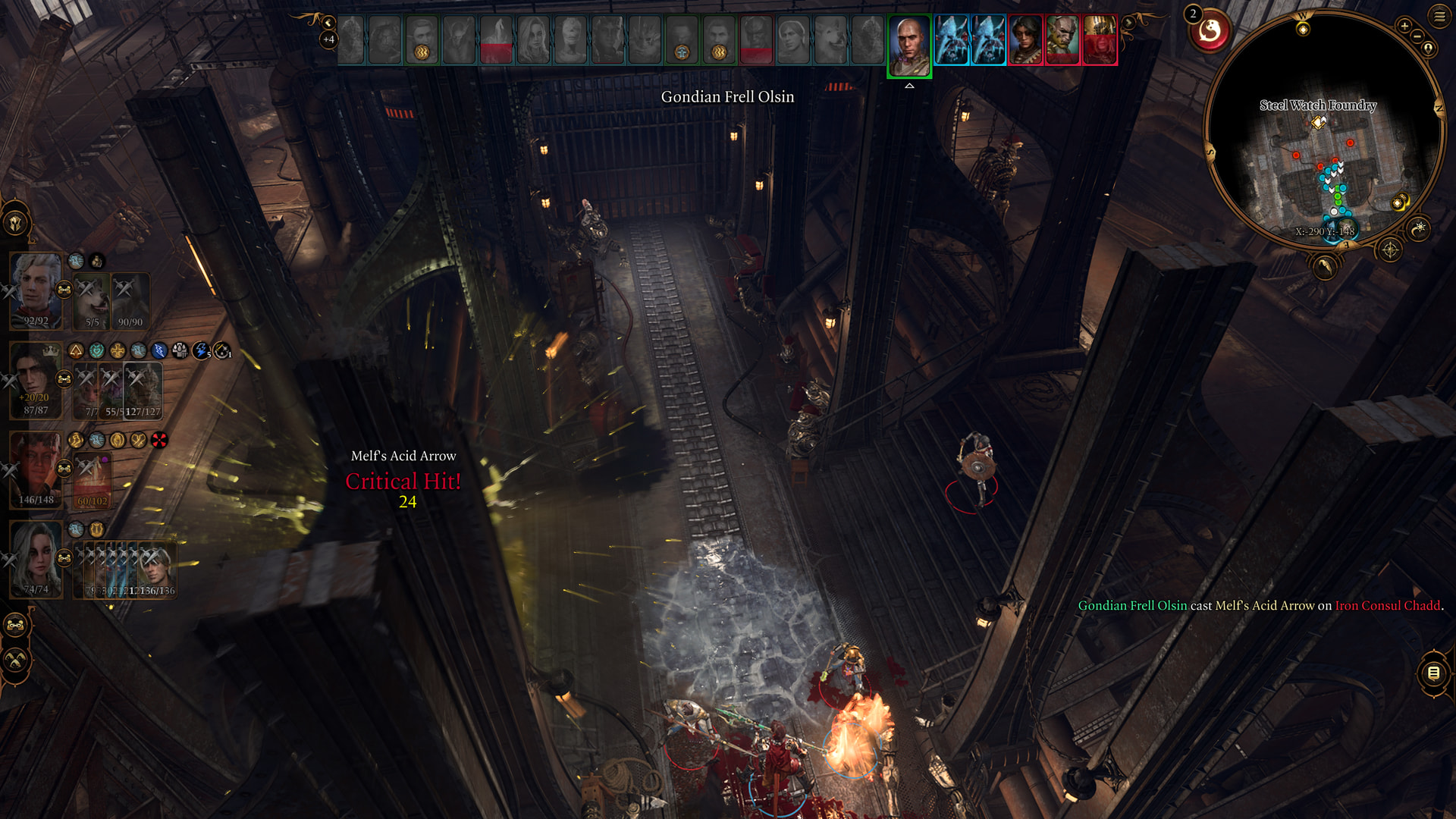Toggle group mode chain-link button
1456x819 pixels.
pos(15,626)
